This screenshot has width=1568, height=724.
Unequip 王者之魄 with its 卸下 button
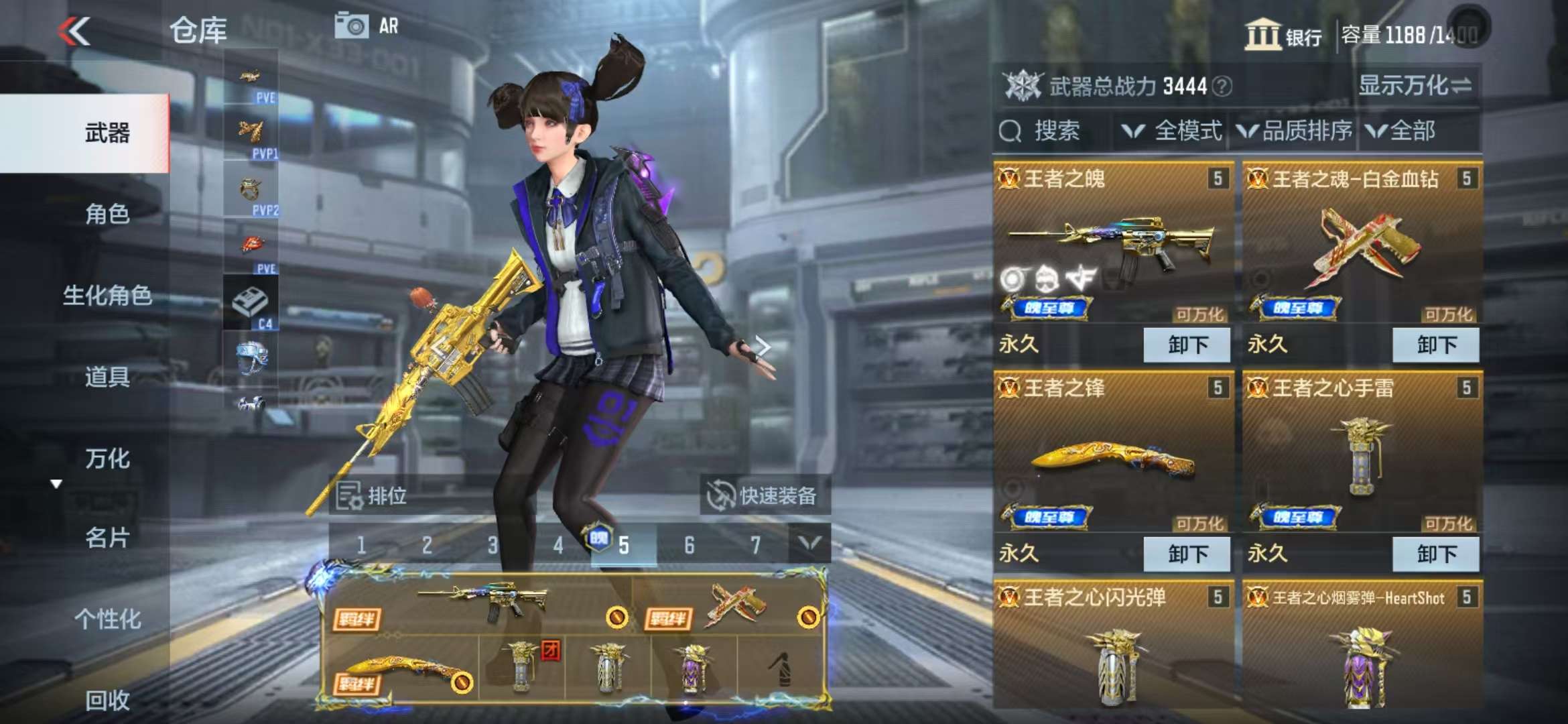[1187, 345]
